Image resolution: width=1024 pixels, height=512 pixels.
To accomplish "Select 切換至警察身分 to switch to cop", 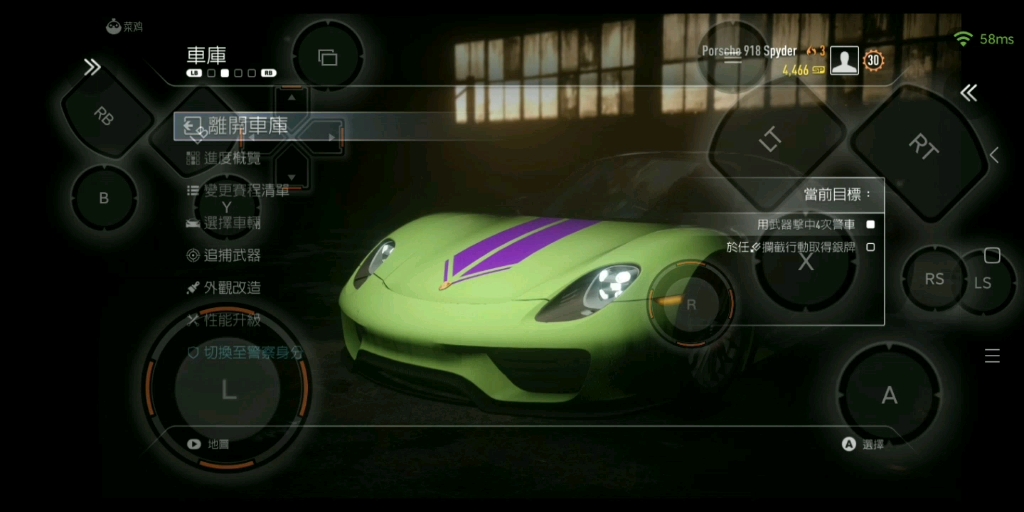I will (x=252, y=353).
